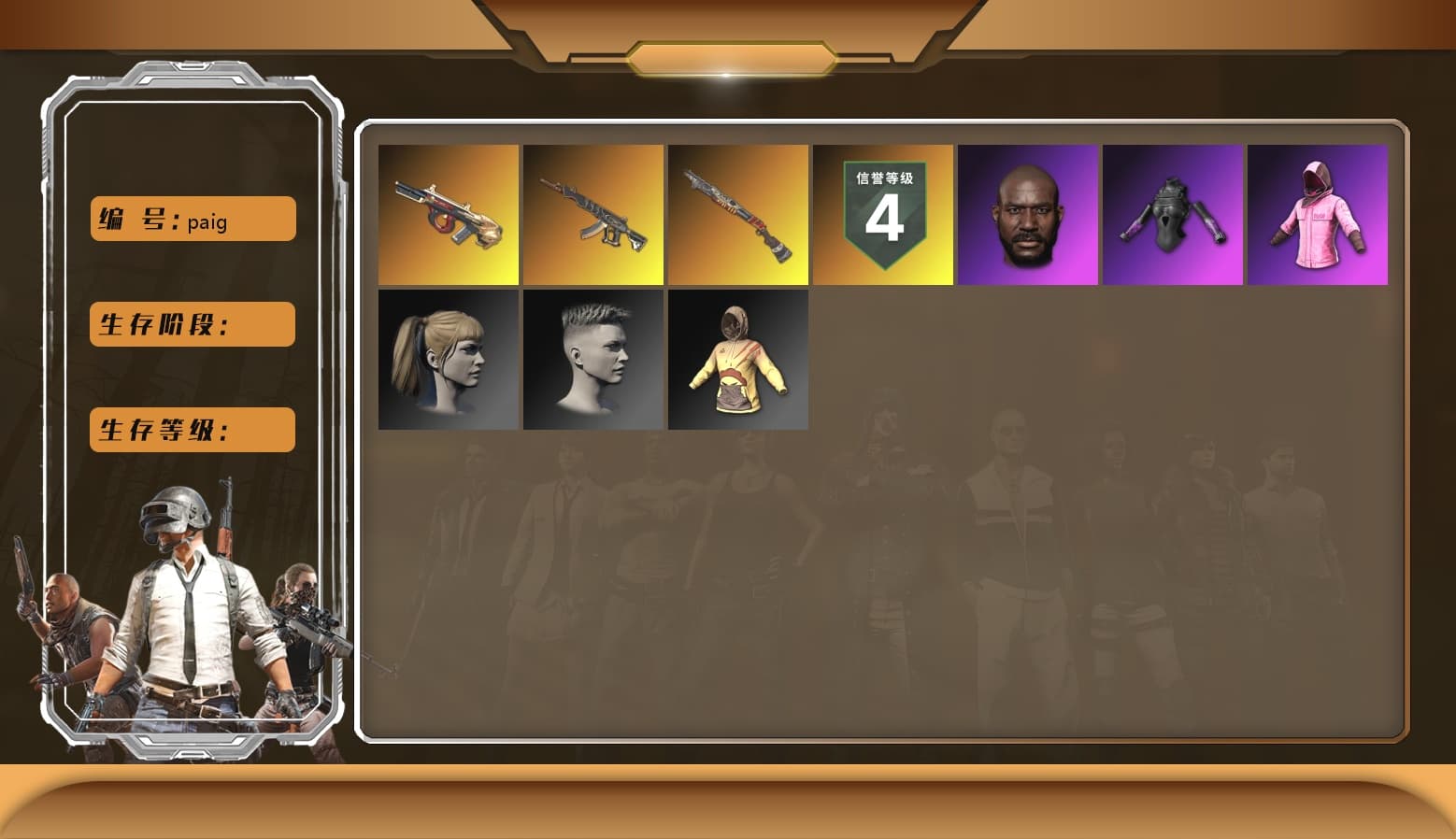
Task: Select the male character face item
Action: pos(1028,215)
